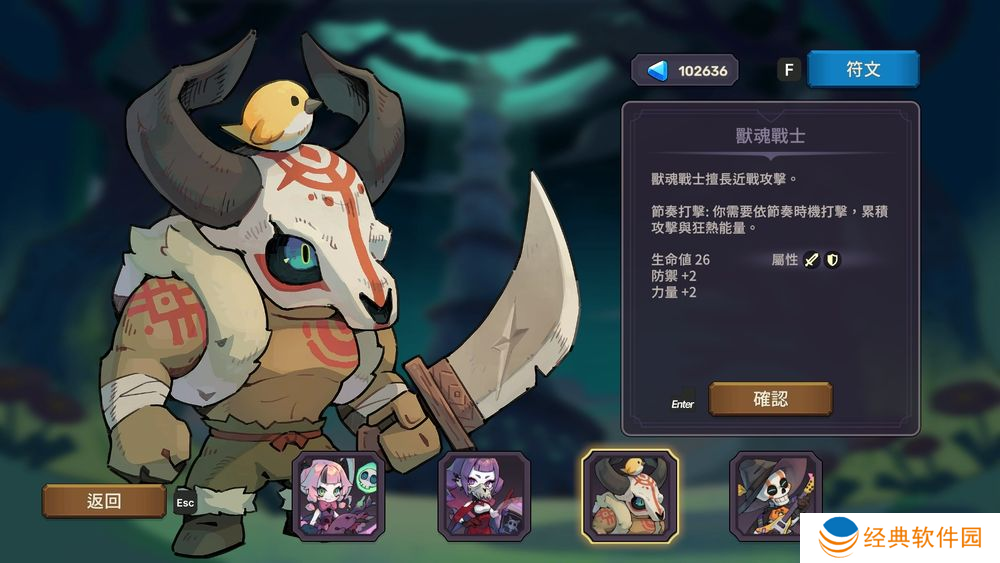Pick the skeleton witch guitarist portrait
This screenshot has height=563, width=1000.
click(776, 497)
